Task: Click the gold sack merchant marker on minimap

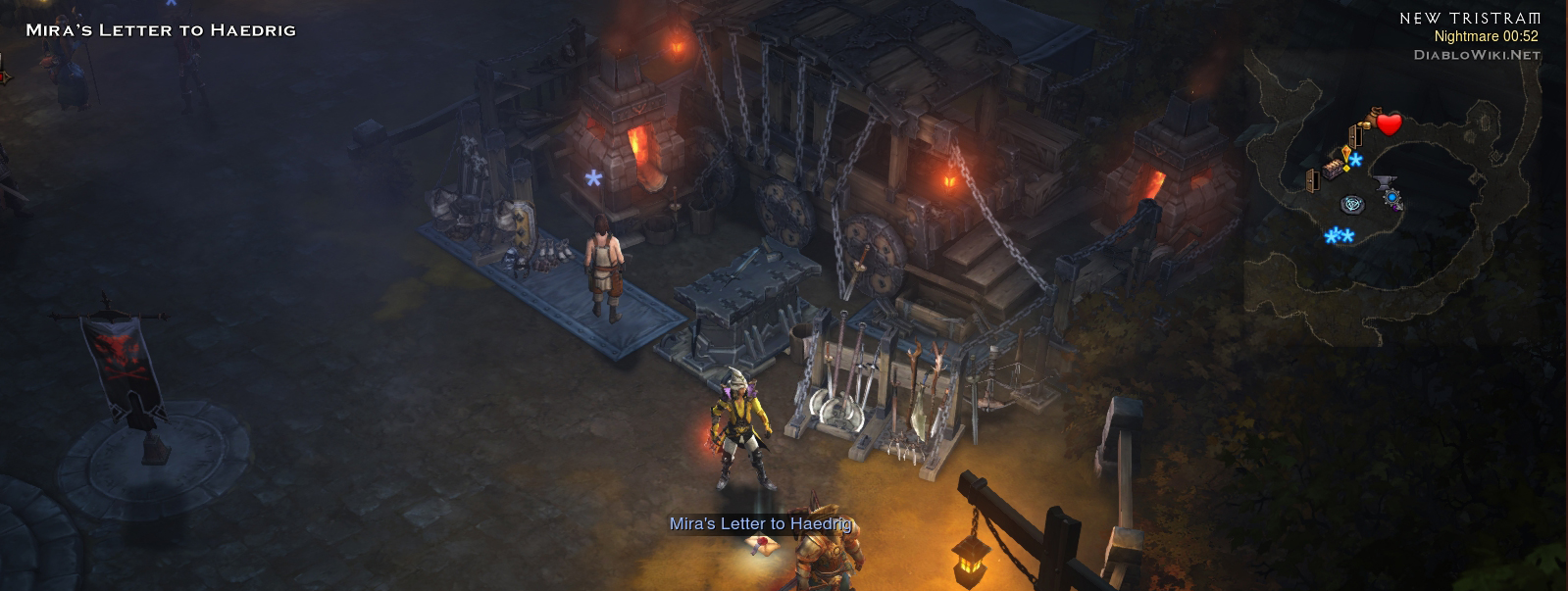Action: point(1375,115)
